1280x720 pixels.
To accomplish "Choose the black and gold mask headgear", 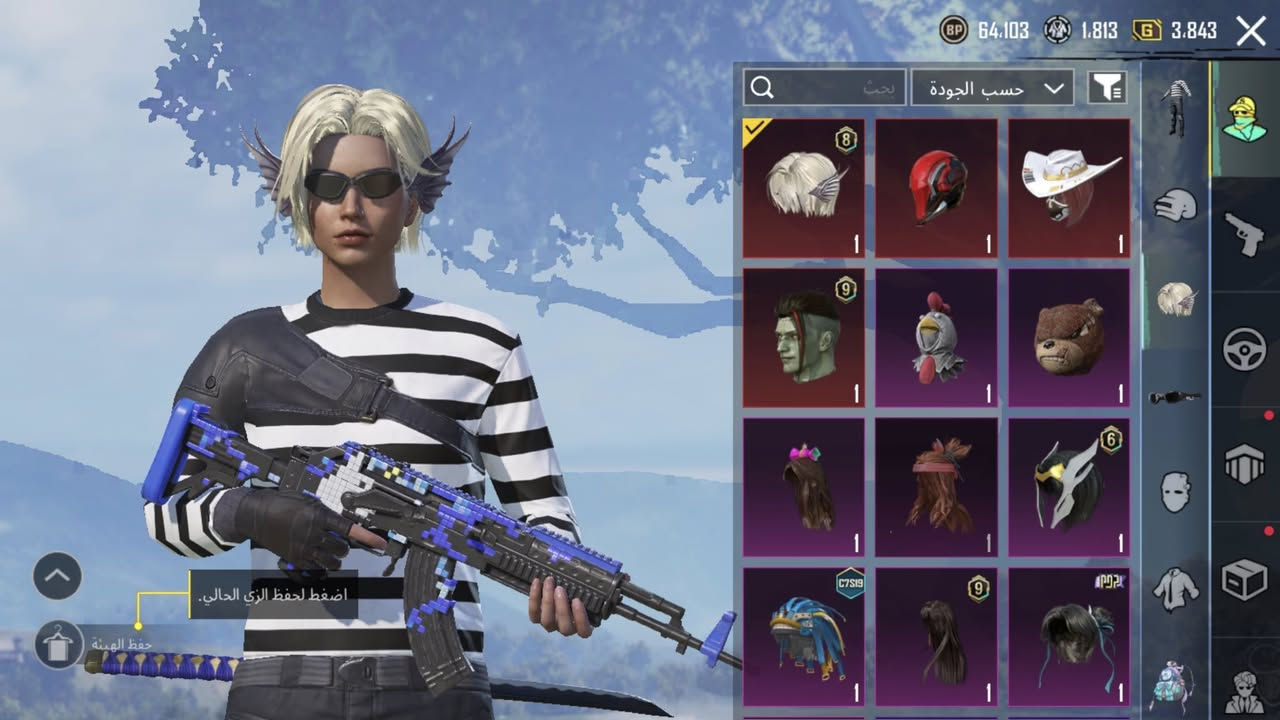I will [x=1069, y=487].
